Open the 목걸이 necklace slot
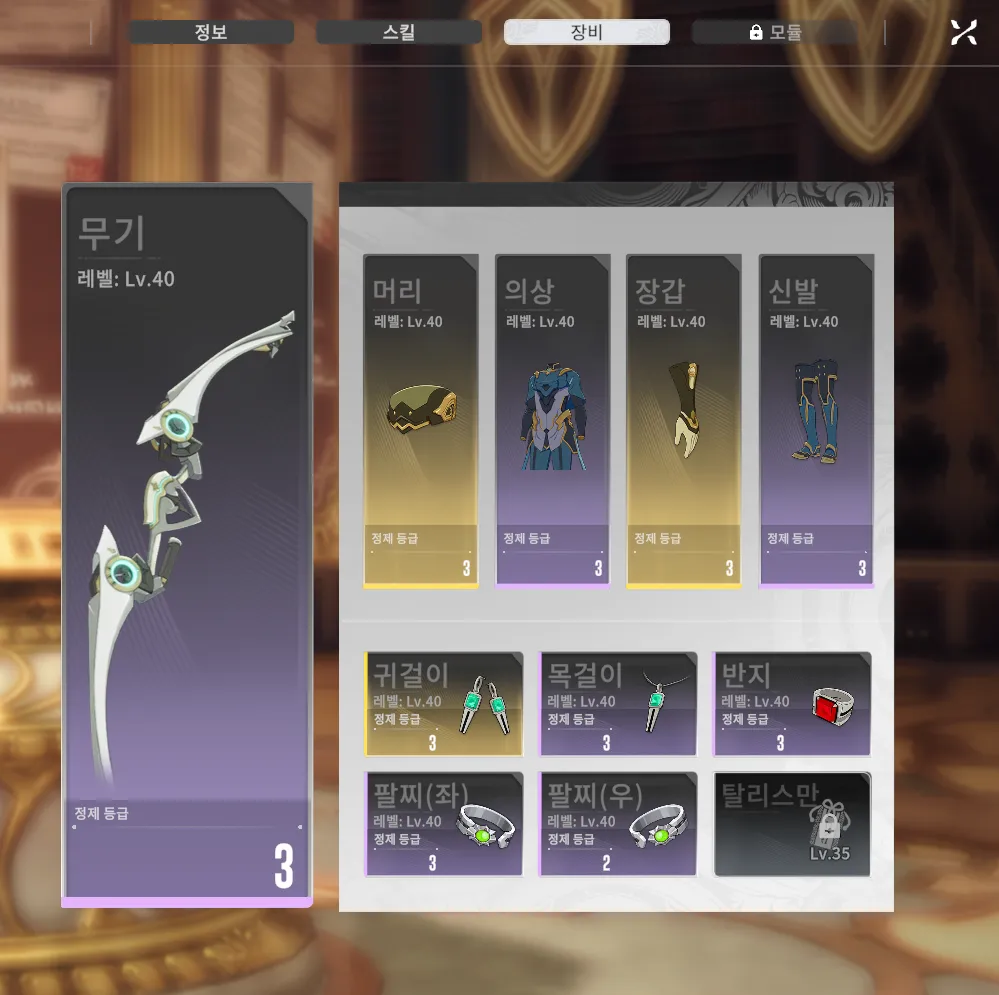 pos(618,704)
